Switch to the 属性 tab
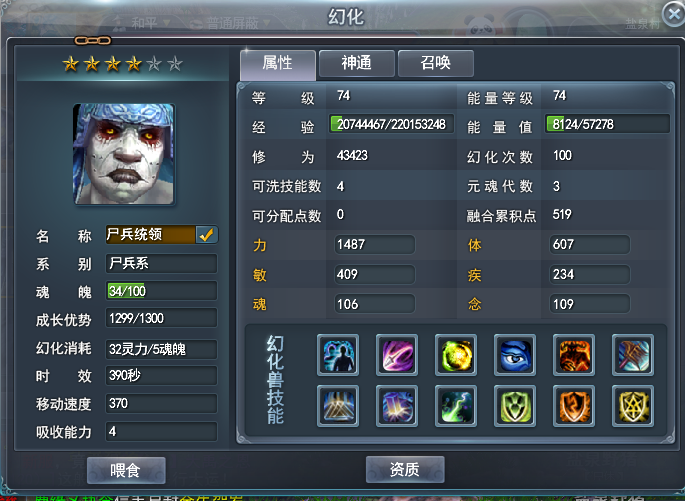685x501 pixels. point(277,63)
